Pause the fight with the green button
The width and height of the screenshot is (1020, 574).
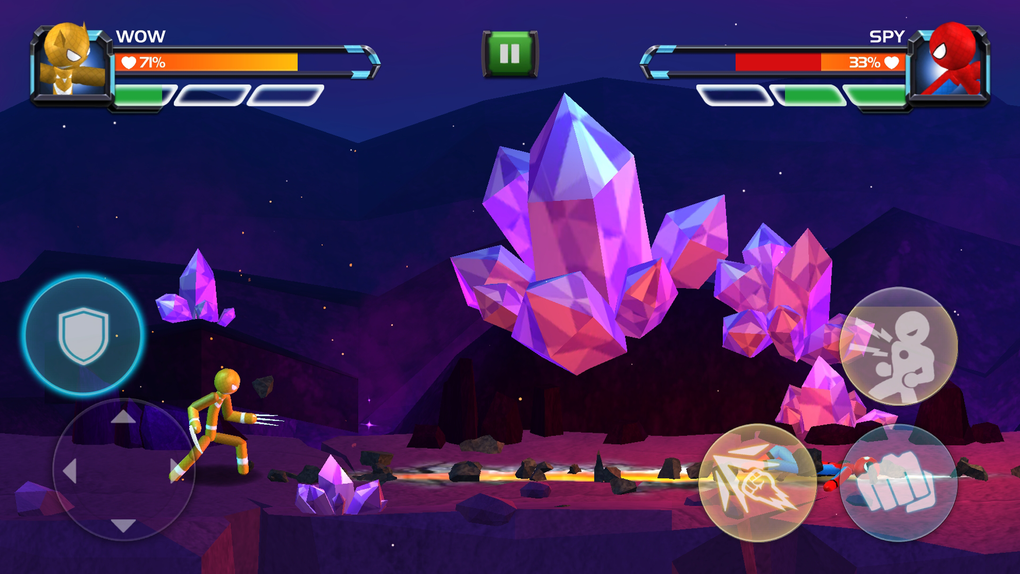coord(510,54)
